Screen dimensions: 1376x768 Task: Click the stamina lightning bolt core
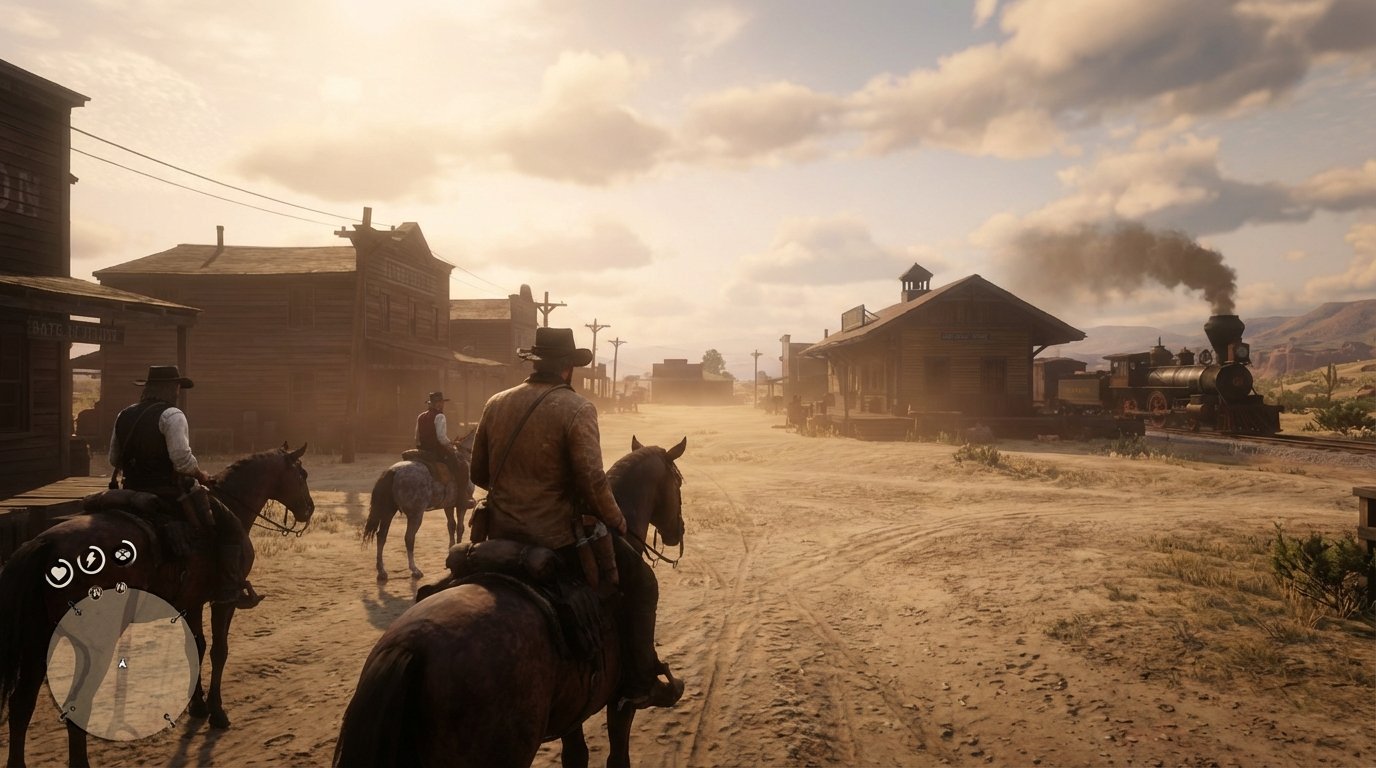(x=90, y=559)
